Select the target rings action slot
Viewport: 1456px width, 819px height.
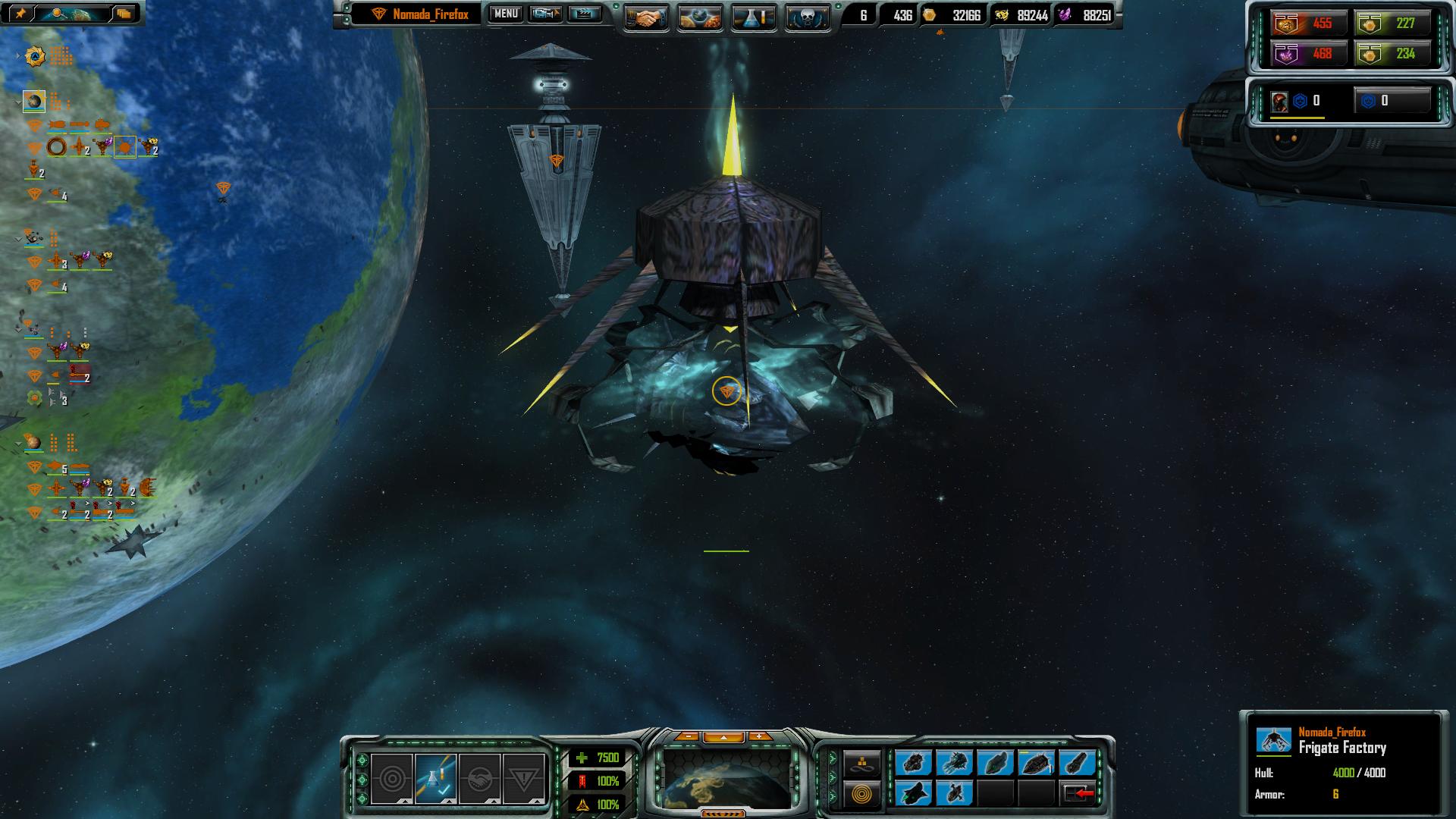[392, 779]
